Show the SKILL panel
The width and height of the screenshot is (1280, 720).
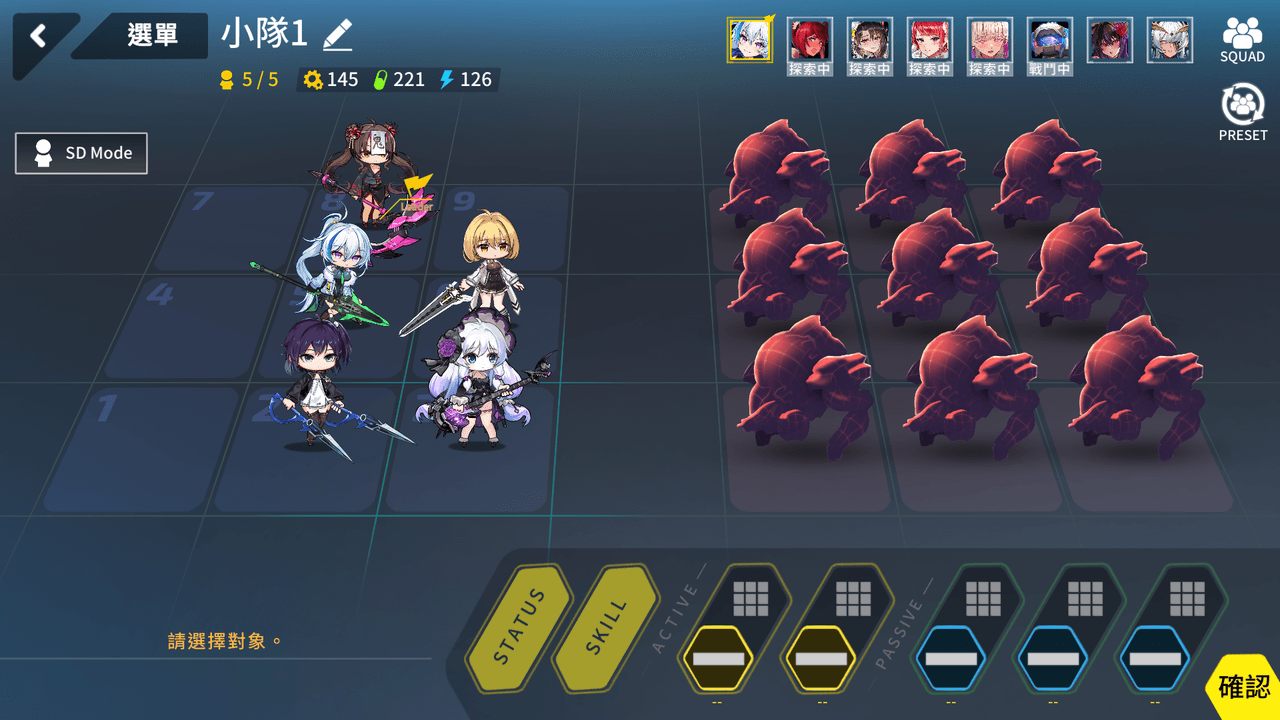click(x=605, y=628)
